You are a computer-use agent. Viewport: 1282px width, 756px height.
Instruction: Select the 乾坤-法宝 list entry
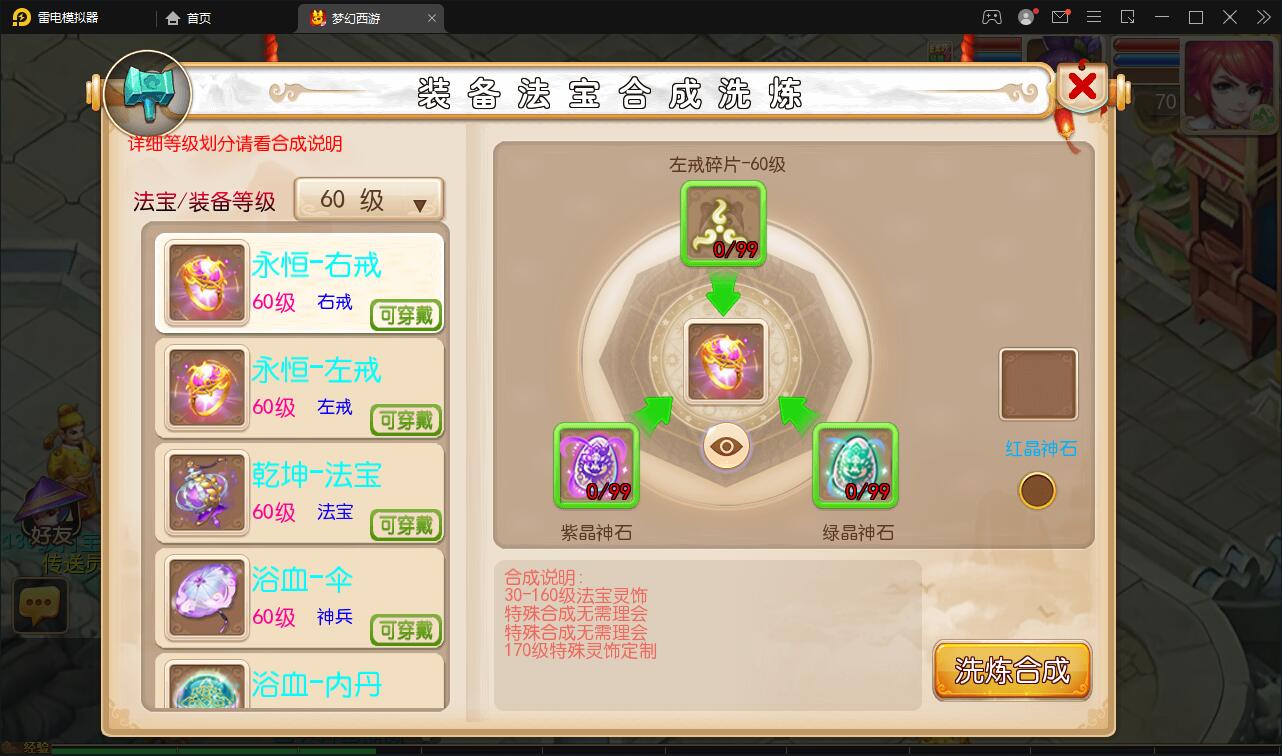298,492
